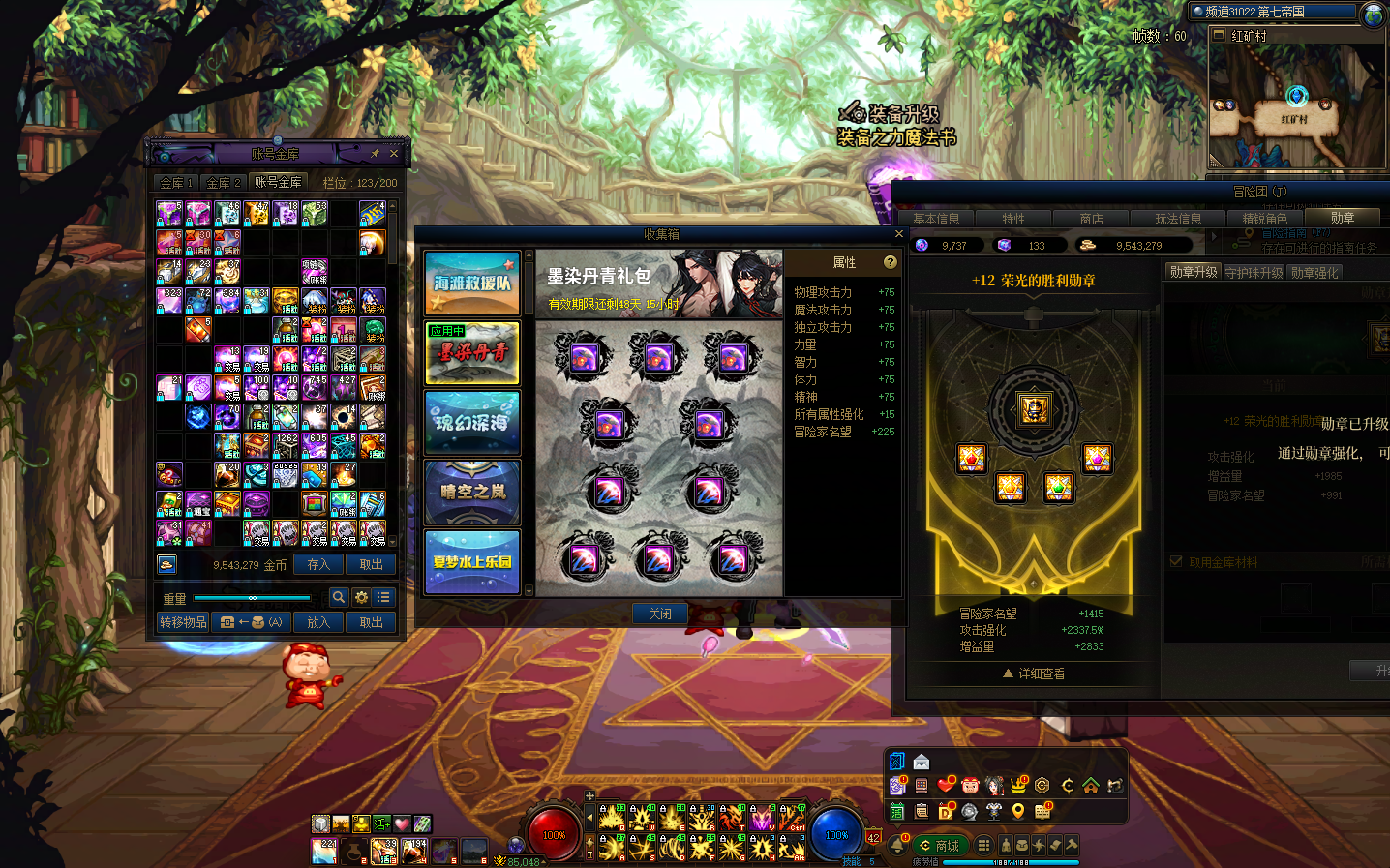Click the 放入 item deposit button
1390x868 pixels.
tap(318, 622)
